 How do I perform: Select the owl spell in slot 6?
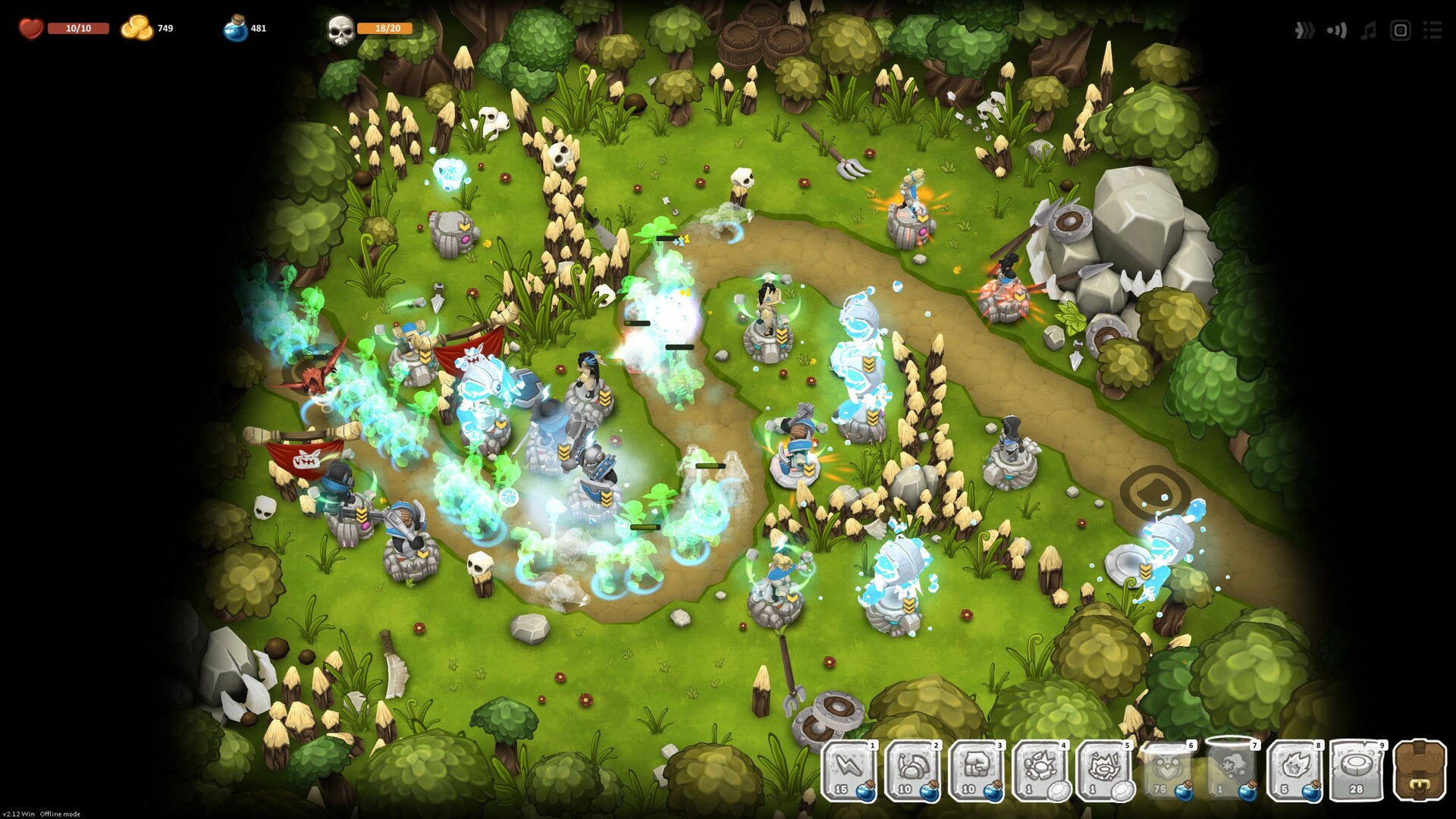tap(1168, 773)
